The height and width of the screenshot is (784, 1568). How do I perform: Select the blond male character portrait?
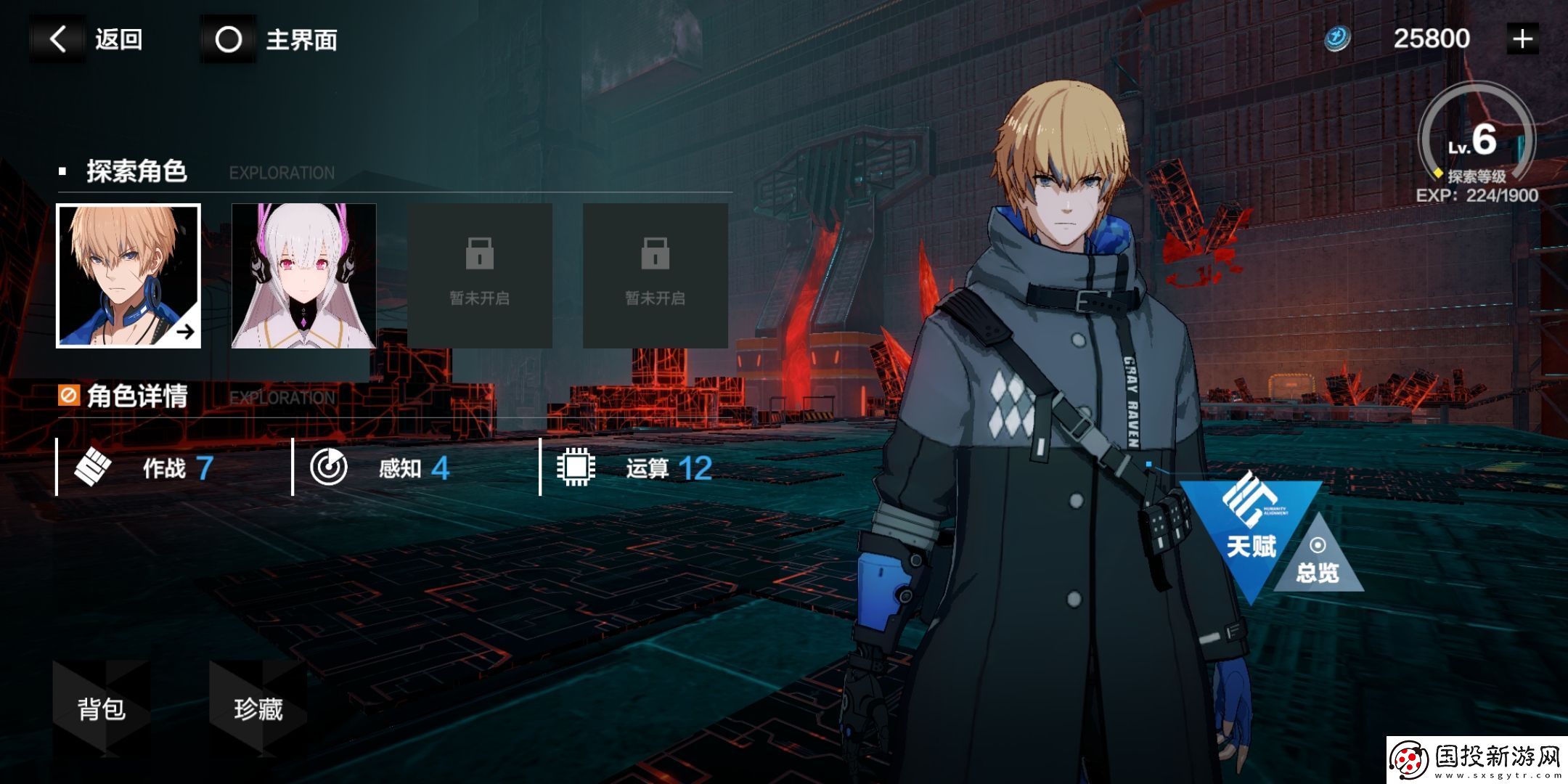[x=128, y=276]
